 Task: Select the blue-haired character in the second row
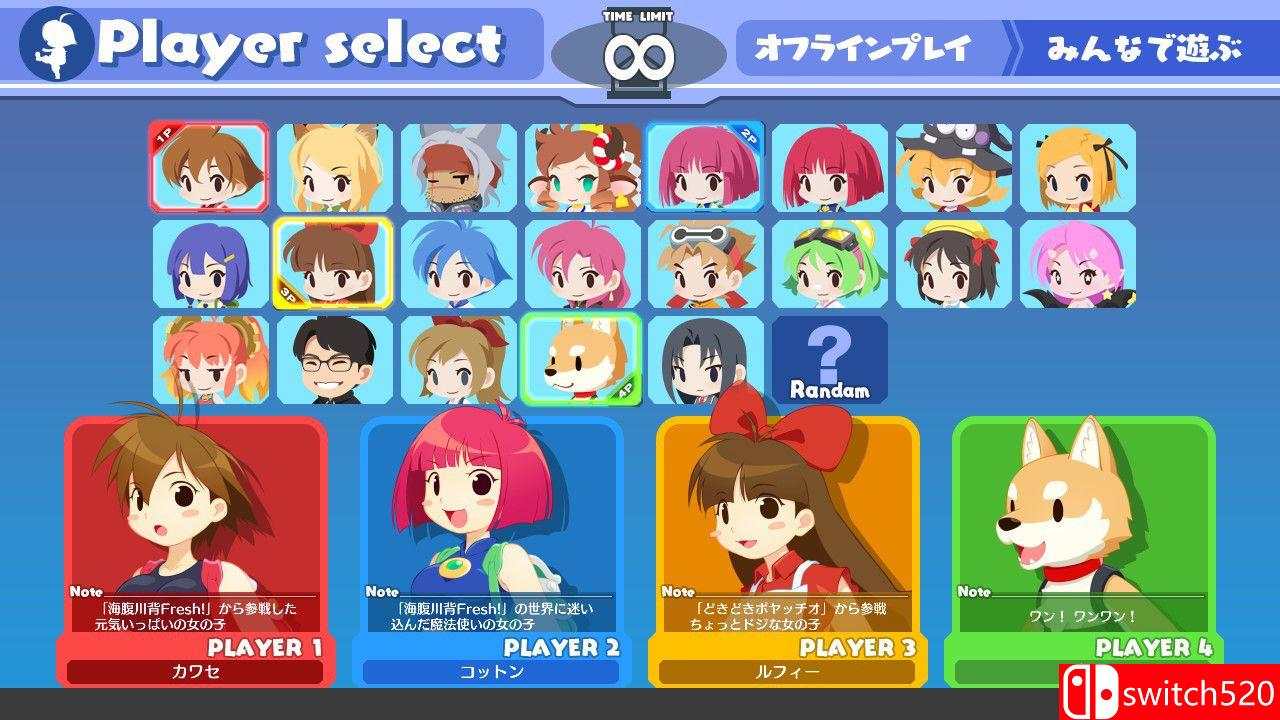(459, 264)
